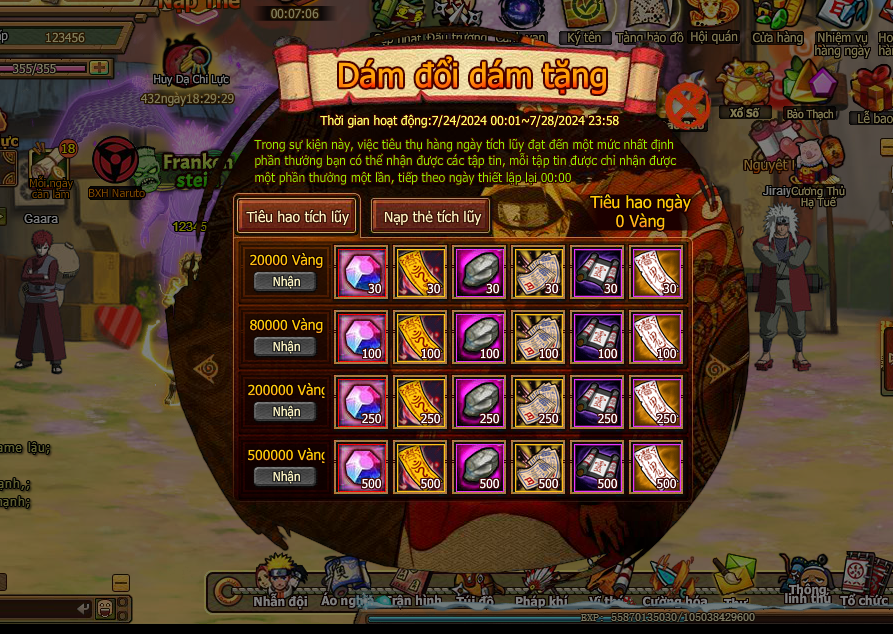Claim the 80000 Vàng reward with Nhận
Viewport: 893px width, 634px height.
tap(285, 347)
